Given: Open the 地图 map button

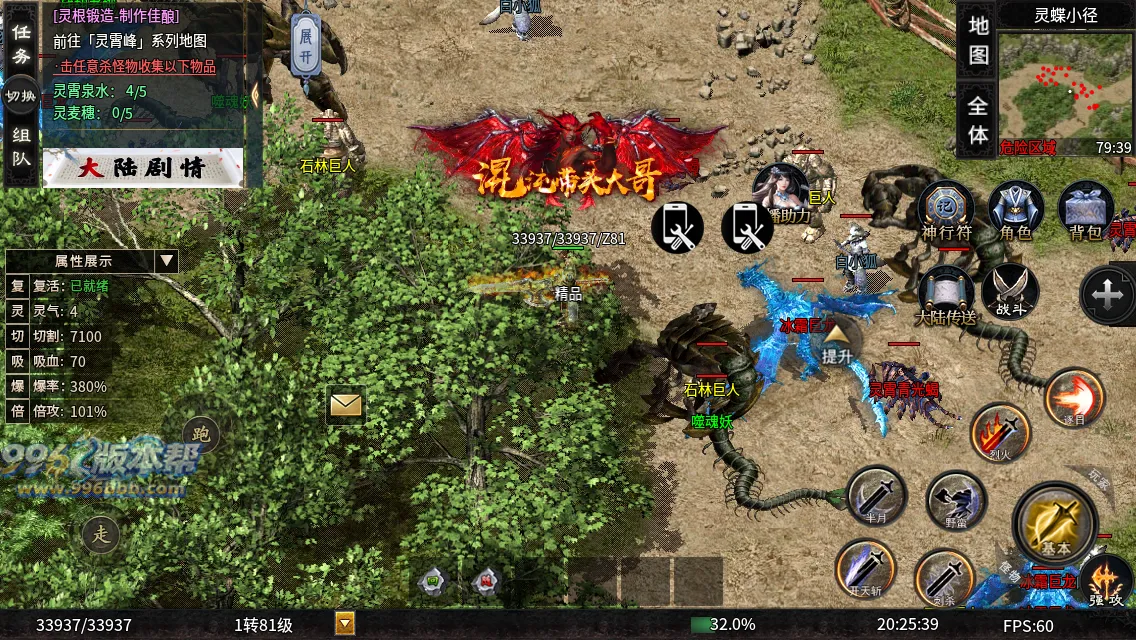Looking at the screenshot, I should [978, 40].
